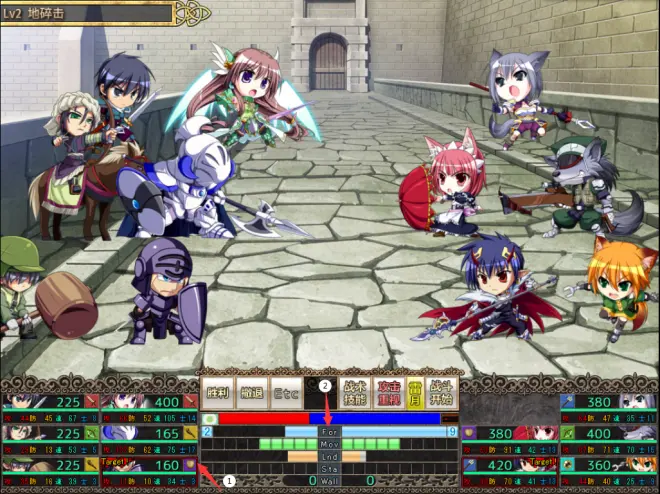Image resolution: width=660 pixels, height=494 pixels.
Task: Select the wolf enemy panel with 400 troops
Action: click(x=608, y=434)
